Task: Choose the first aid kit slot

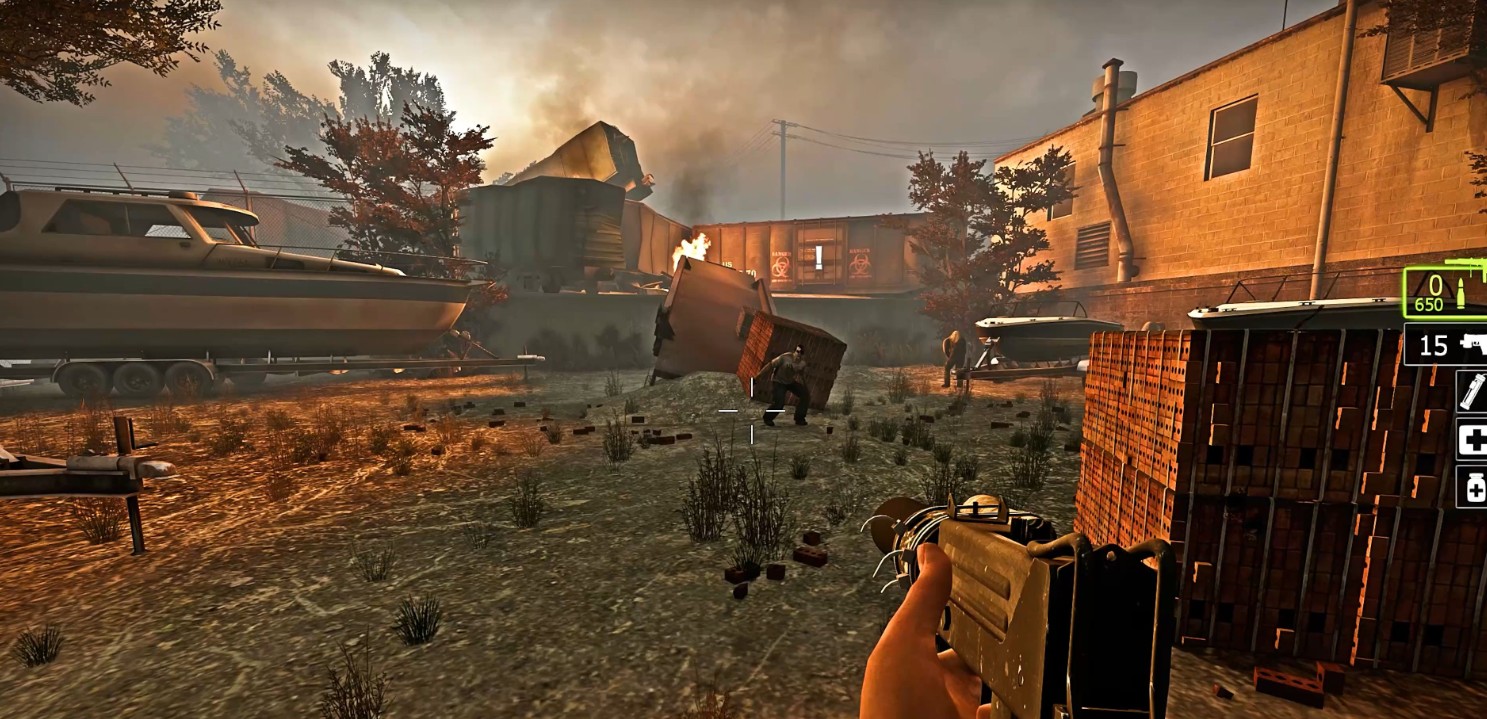Action: click(1470, 440)
